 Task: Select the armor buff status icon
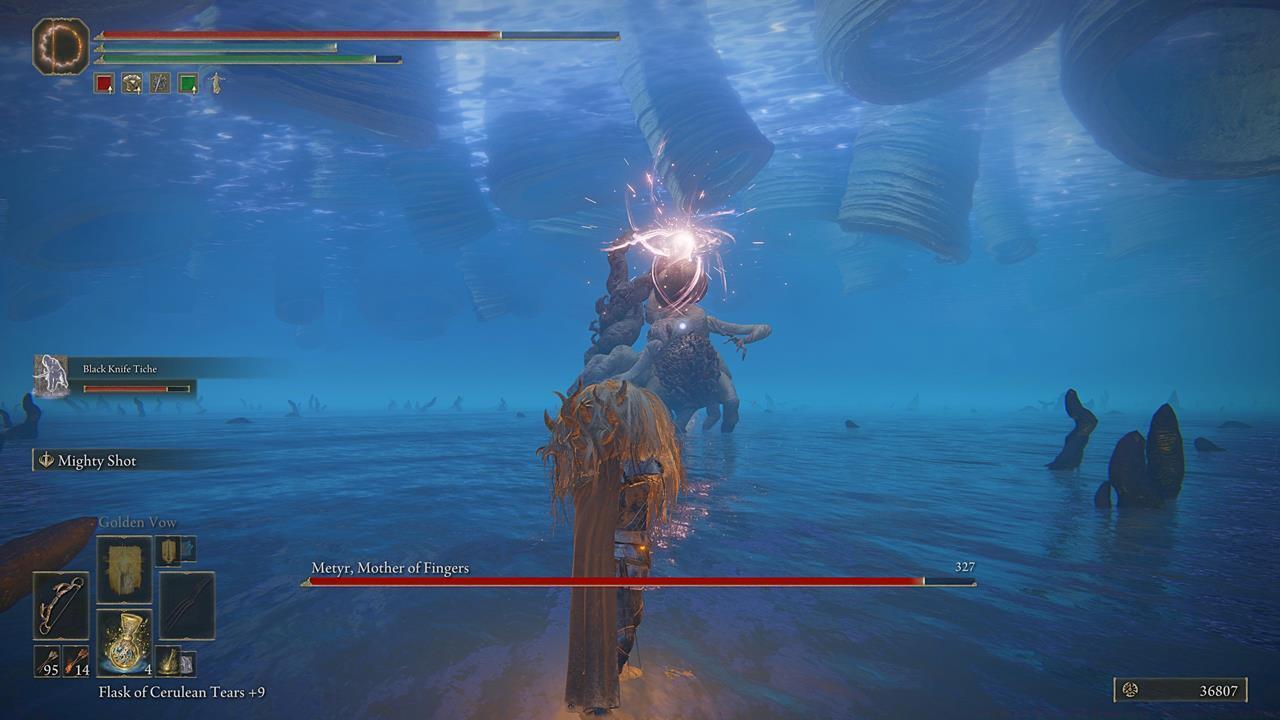(133, 84)
